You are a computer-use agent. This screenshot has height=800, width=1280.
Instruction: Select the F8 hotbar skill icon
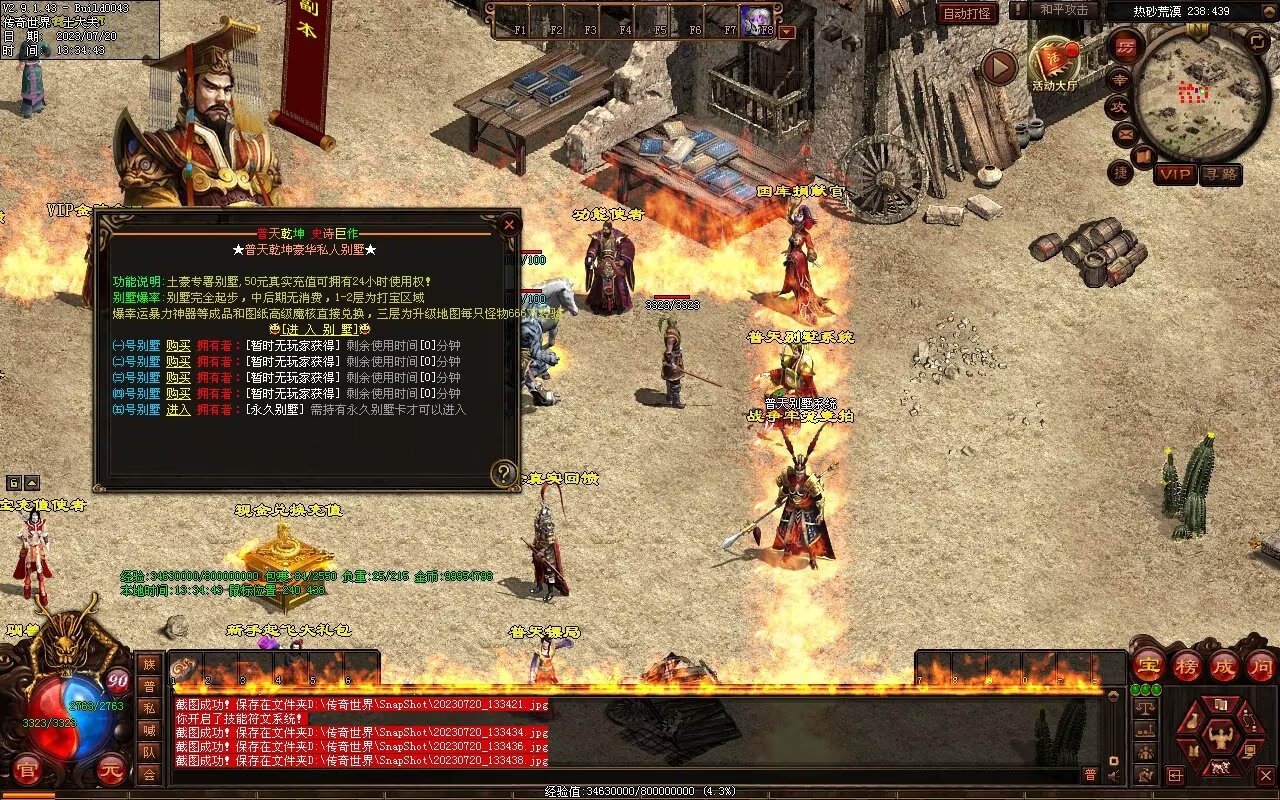757,19
